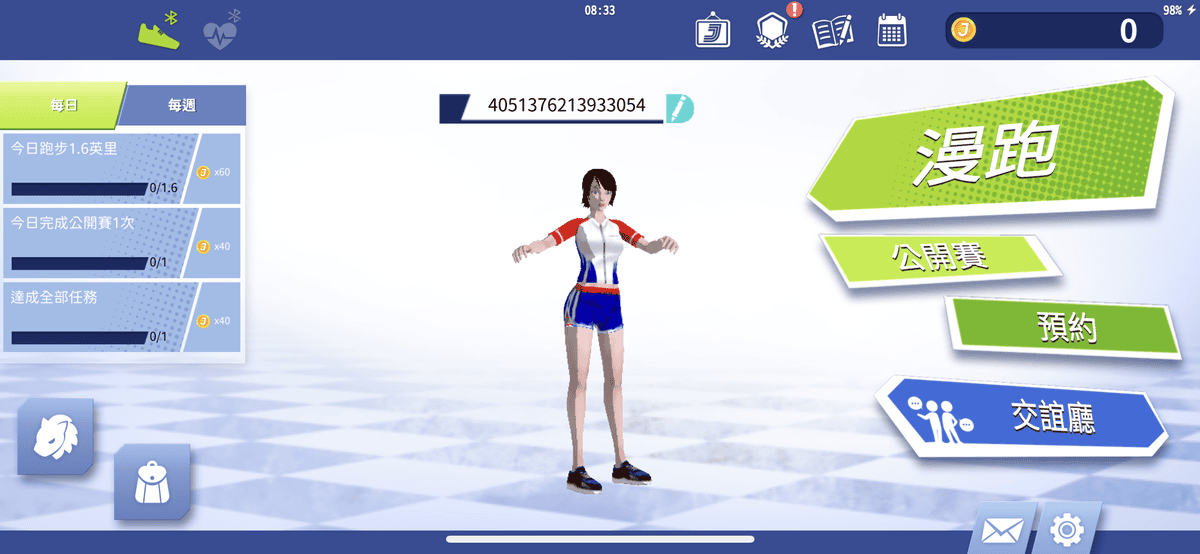The width and height of the screenshot is (1200, 554).
Task: Switch to the 每週 weekly tab
Action: (183, 104)
